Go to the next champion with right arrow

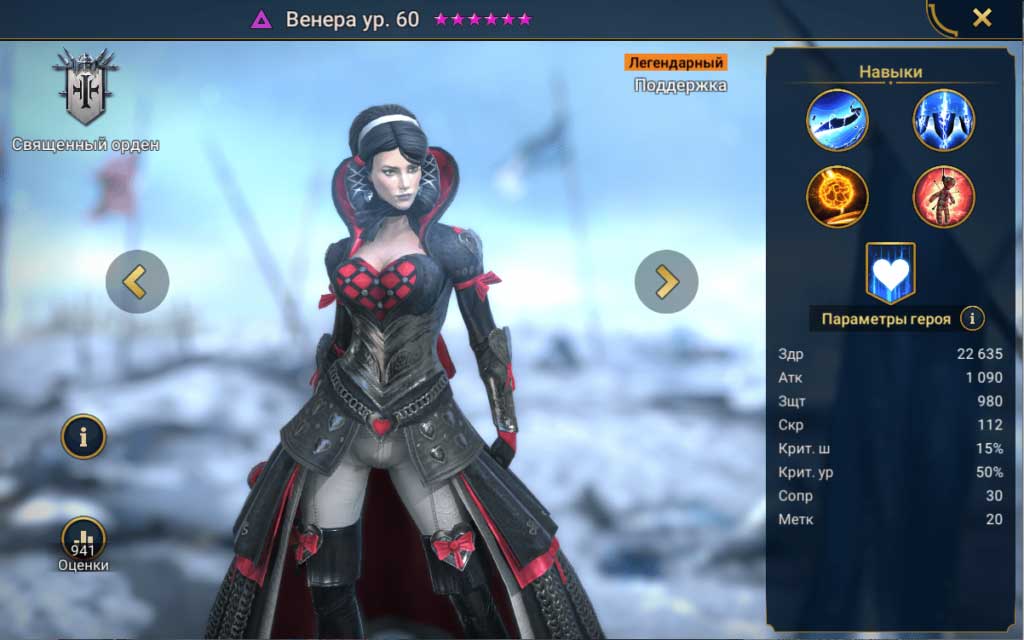[x=666, y=282]
